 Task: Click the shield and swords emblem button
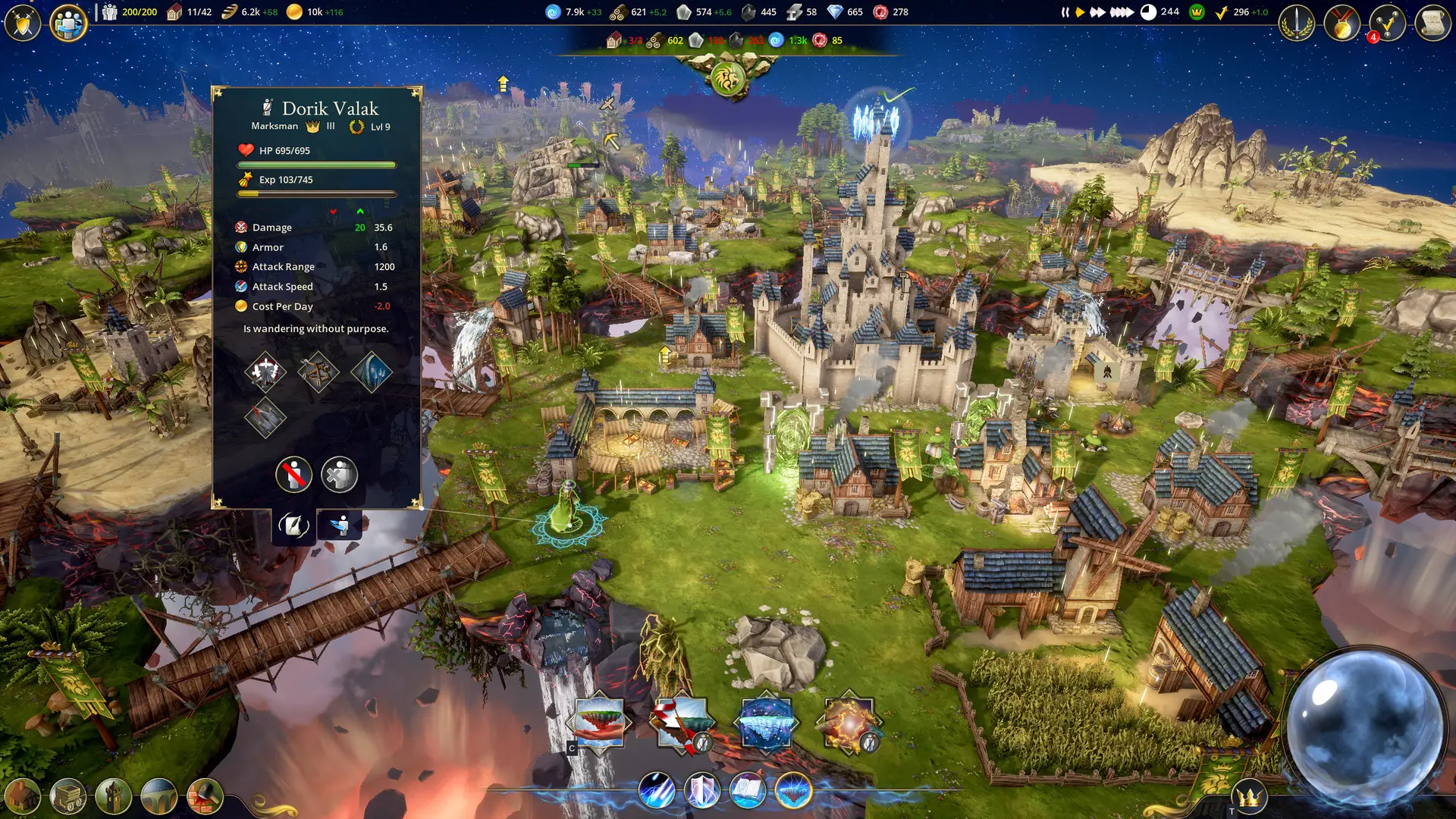point(23,24)
